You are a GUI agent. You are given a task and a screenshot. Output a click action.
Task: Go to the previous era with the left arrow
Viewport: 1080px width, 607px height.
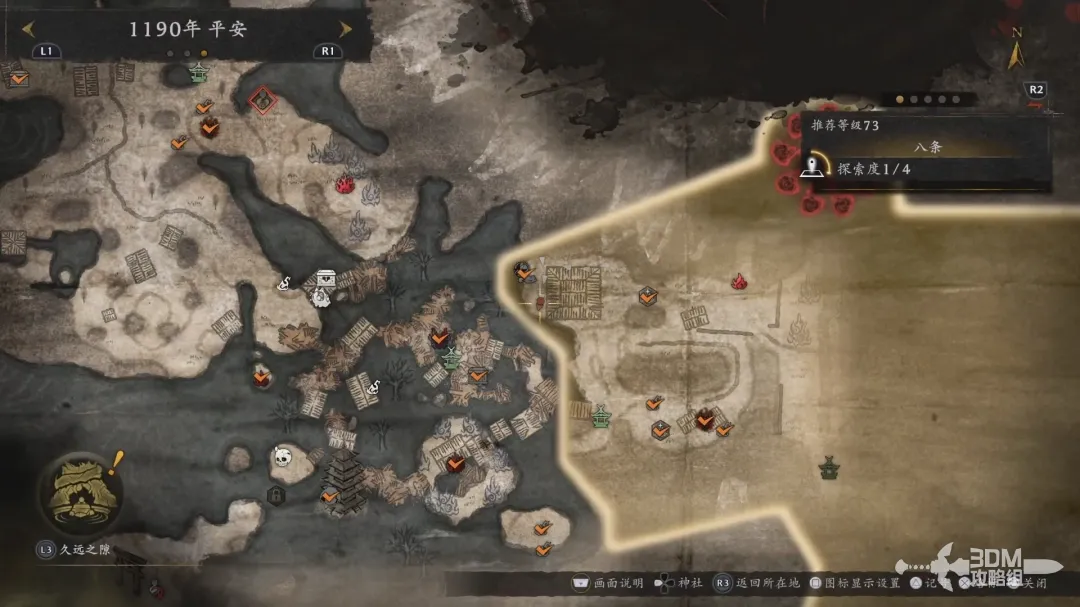coord(29,29)
